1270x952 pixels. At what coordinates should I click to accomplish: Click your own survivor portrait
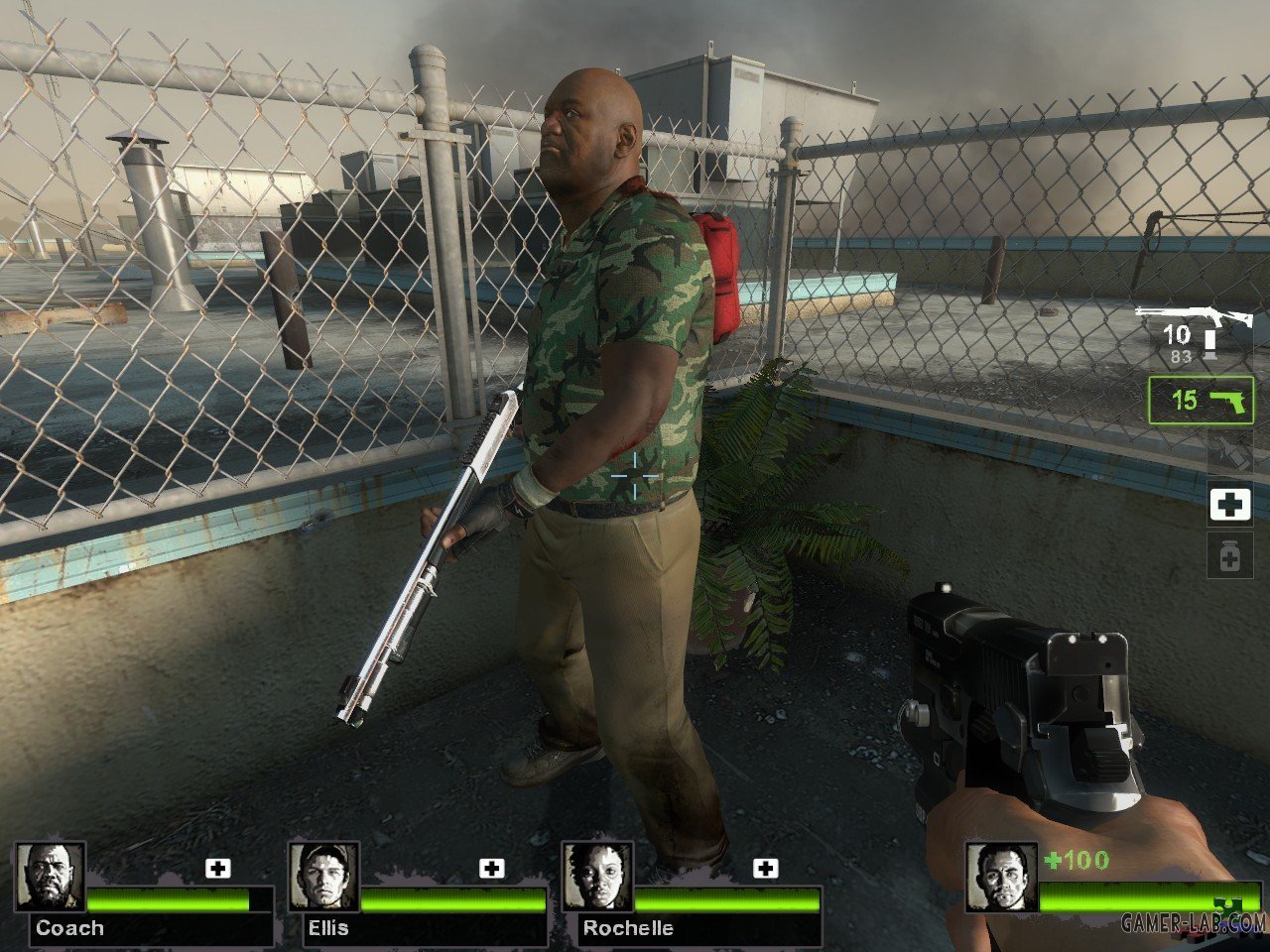tap(1001, 877)
